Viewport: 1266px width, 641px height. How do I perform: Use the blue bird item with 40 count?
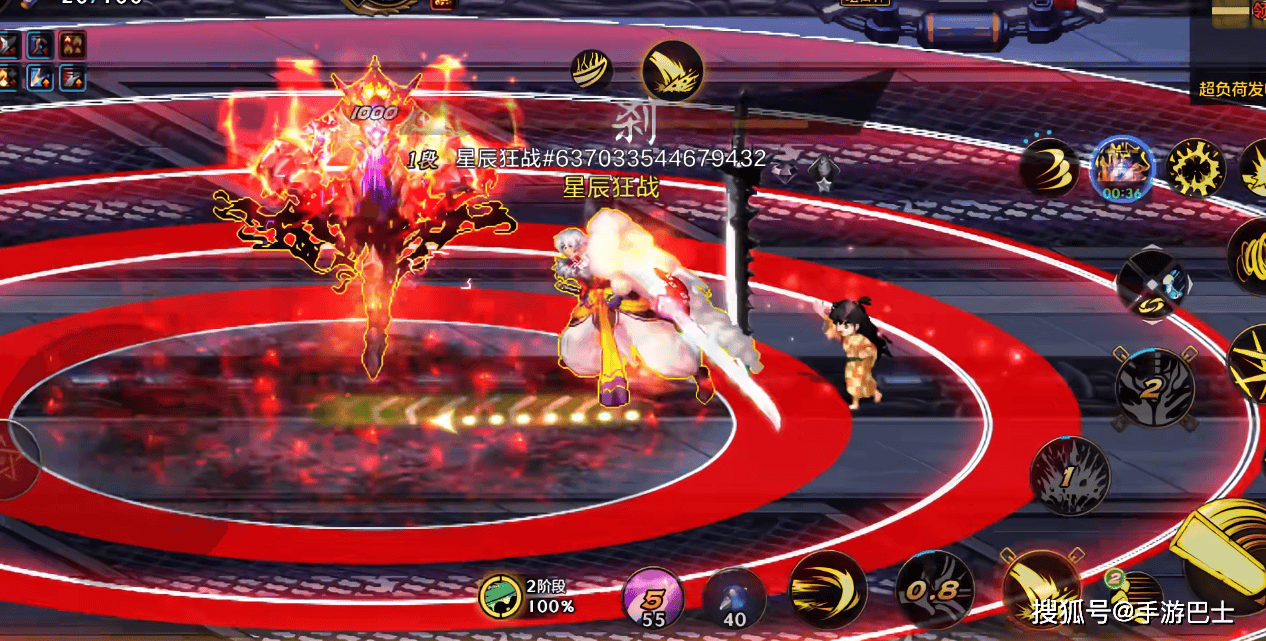[734, 597]
